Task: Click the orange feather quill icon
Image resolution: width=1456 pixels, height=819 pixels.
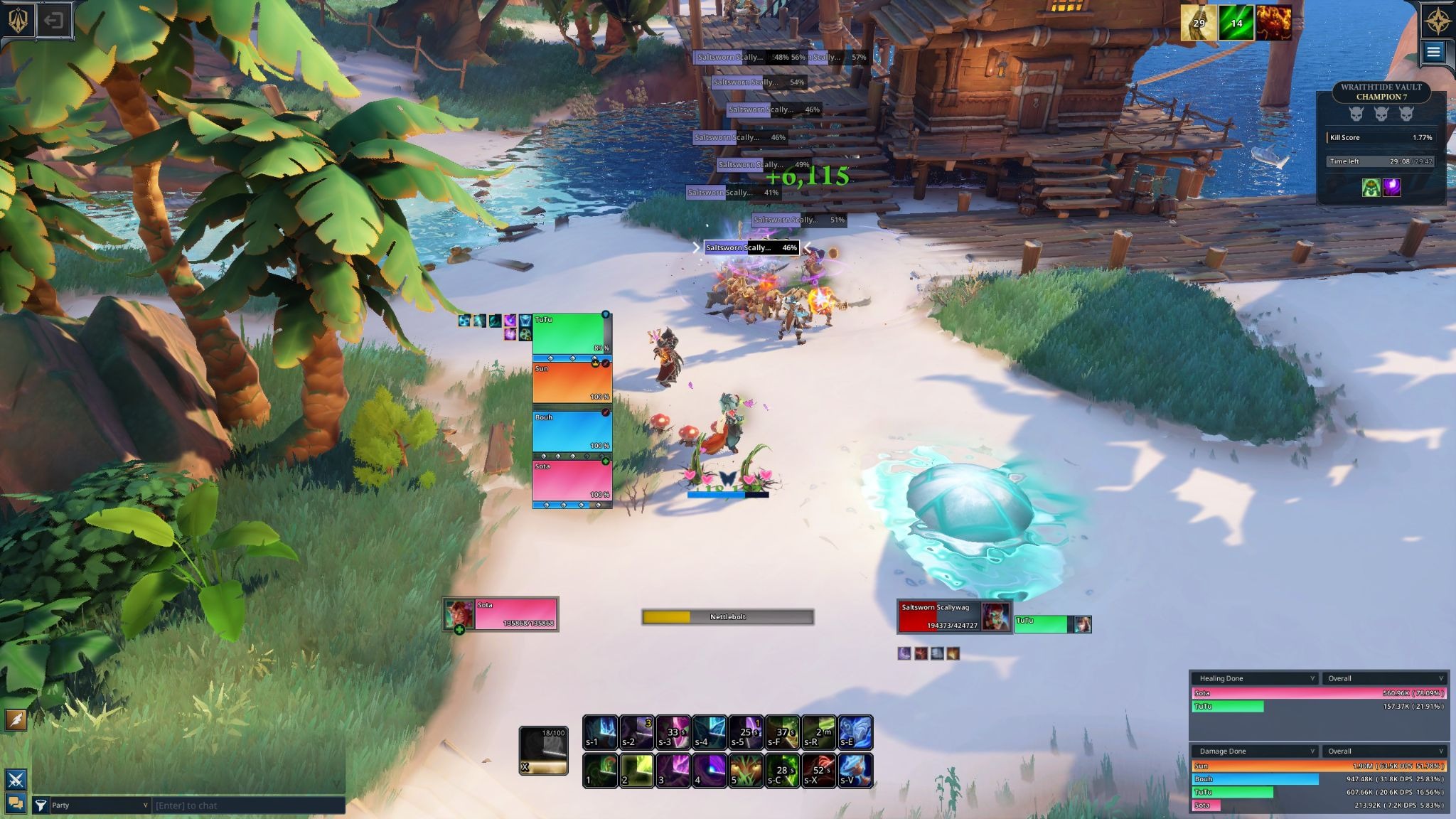Action: (x=16, y=719)
